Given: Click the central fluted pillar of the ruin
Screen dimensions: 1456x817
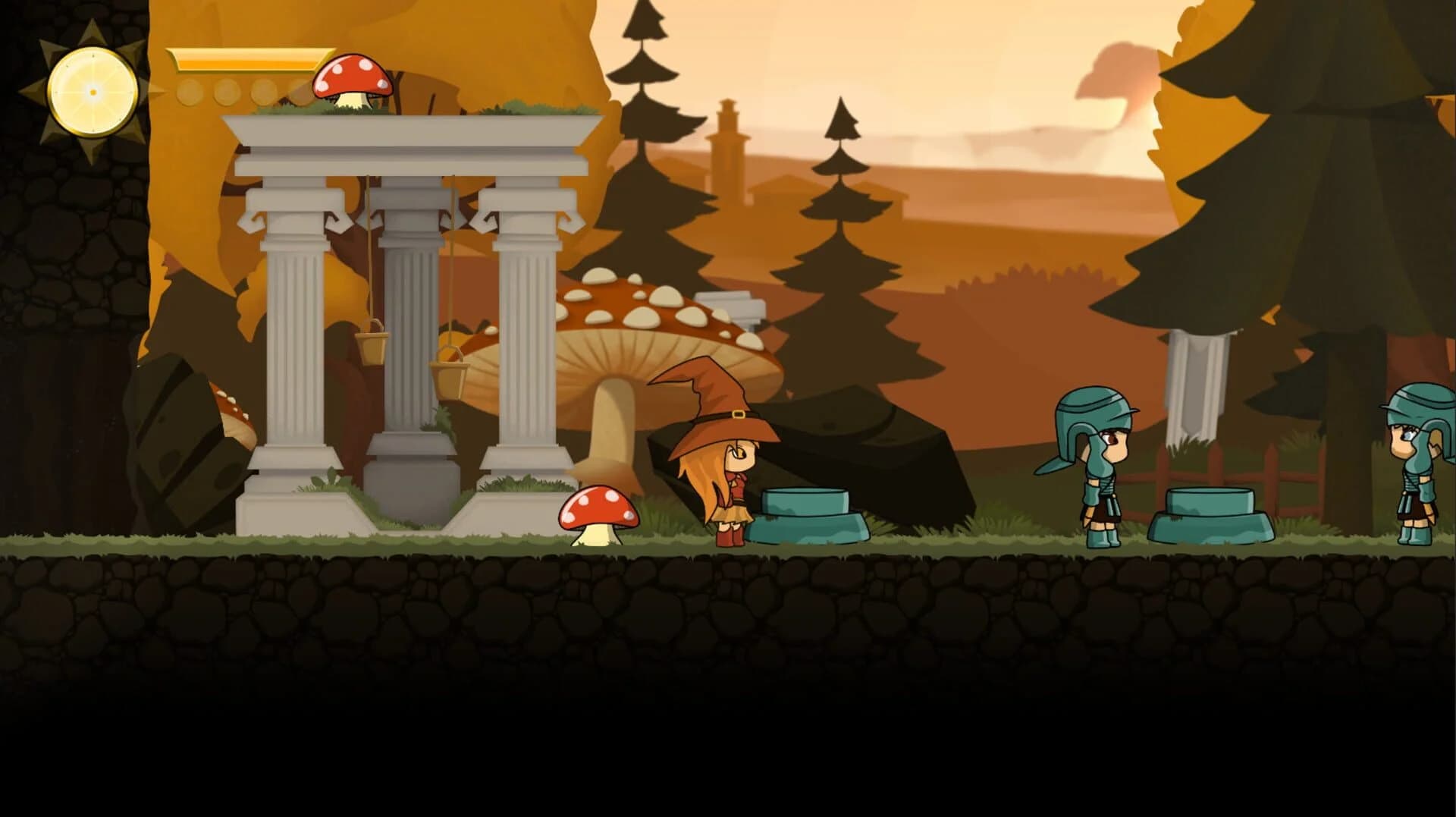Looking at the screenshot, I should click(x=413, y=319).
